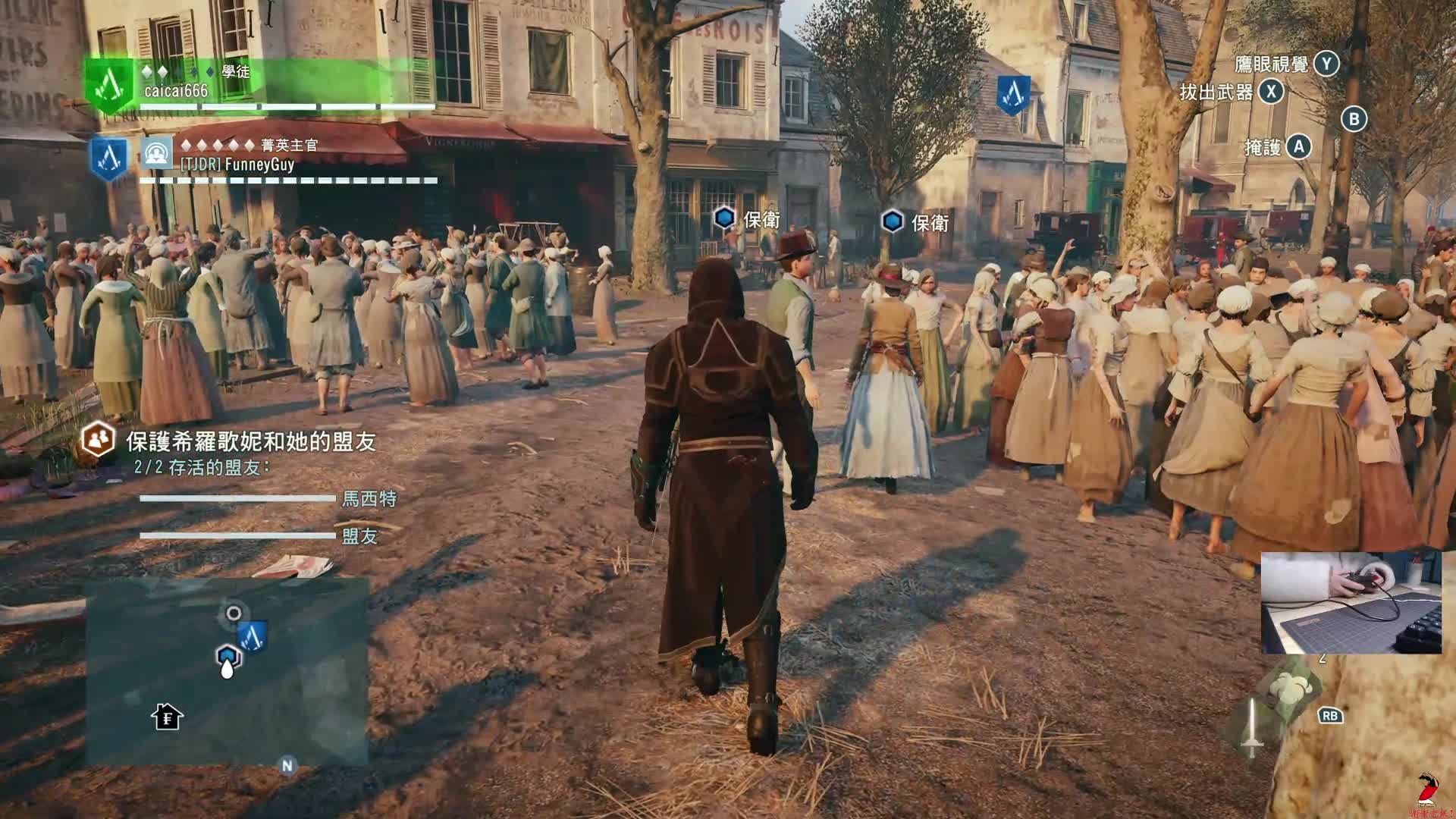1456x819 pixels.
Task: Click the blue assassin shield marker on the minimap
Action: pyautogui.click(x=253, y=637)
